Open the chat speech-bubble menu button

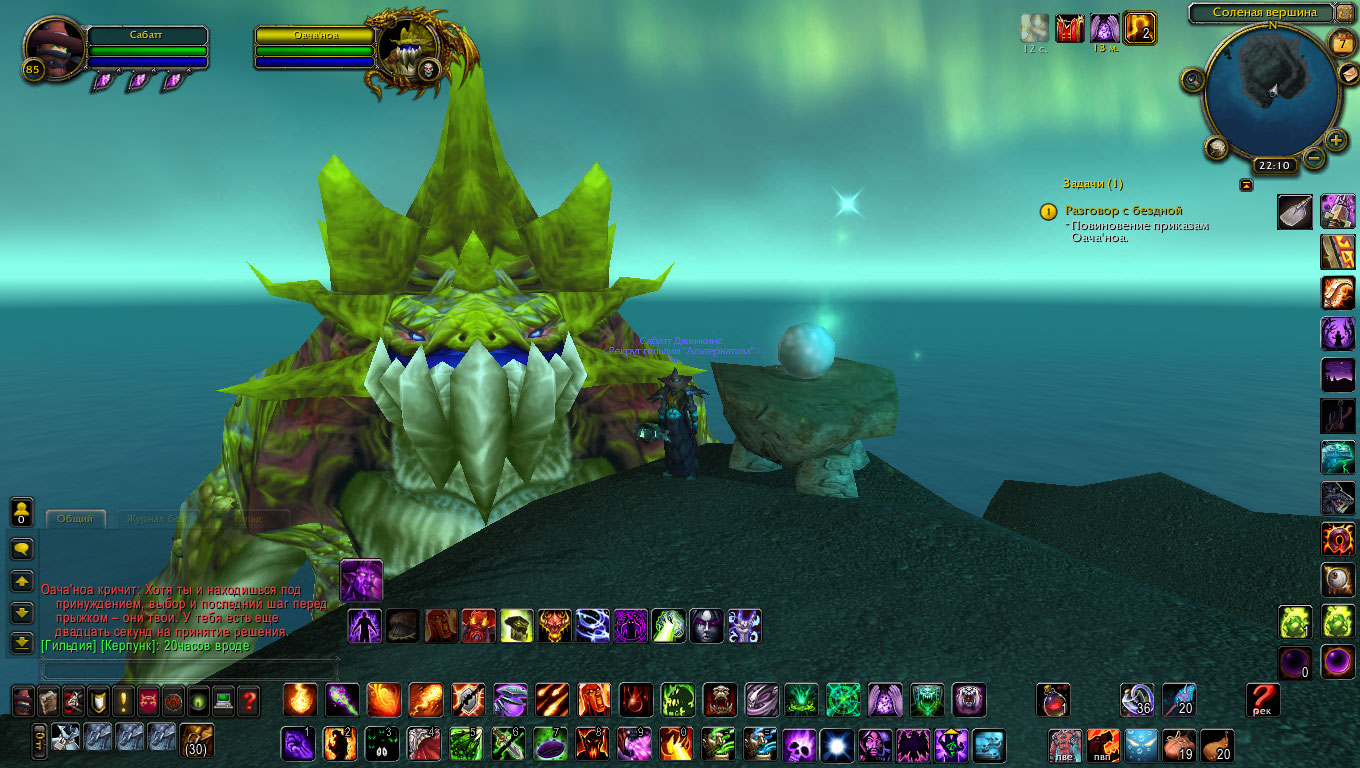(22, 548)
